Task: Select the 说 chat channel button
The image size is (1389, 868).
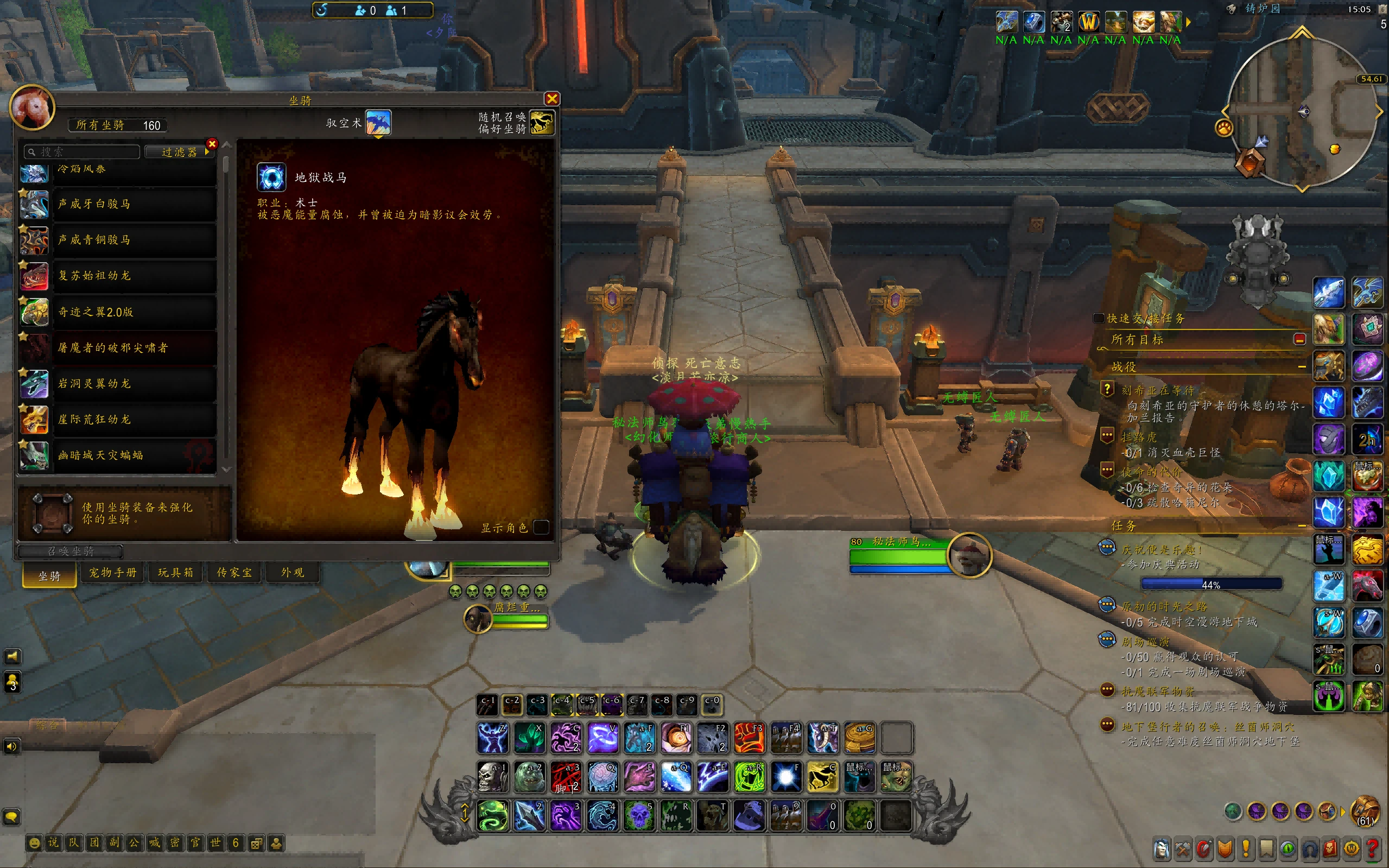Action: click(x=53, y=842)
